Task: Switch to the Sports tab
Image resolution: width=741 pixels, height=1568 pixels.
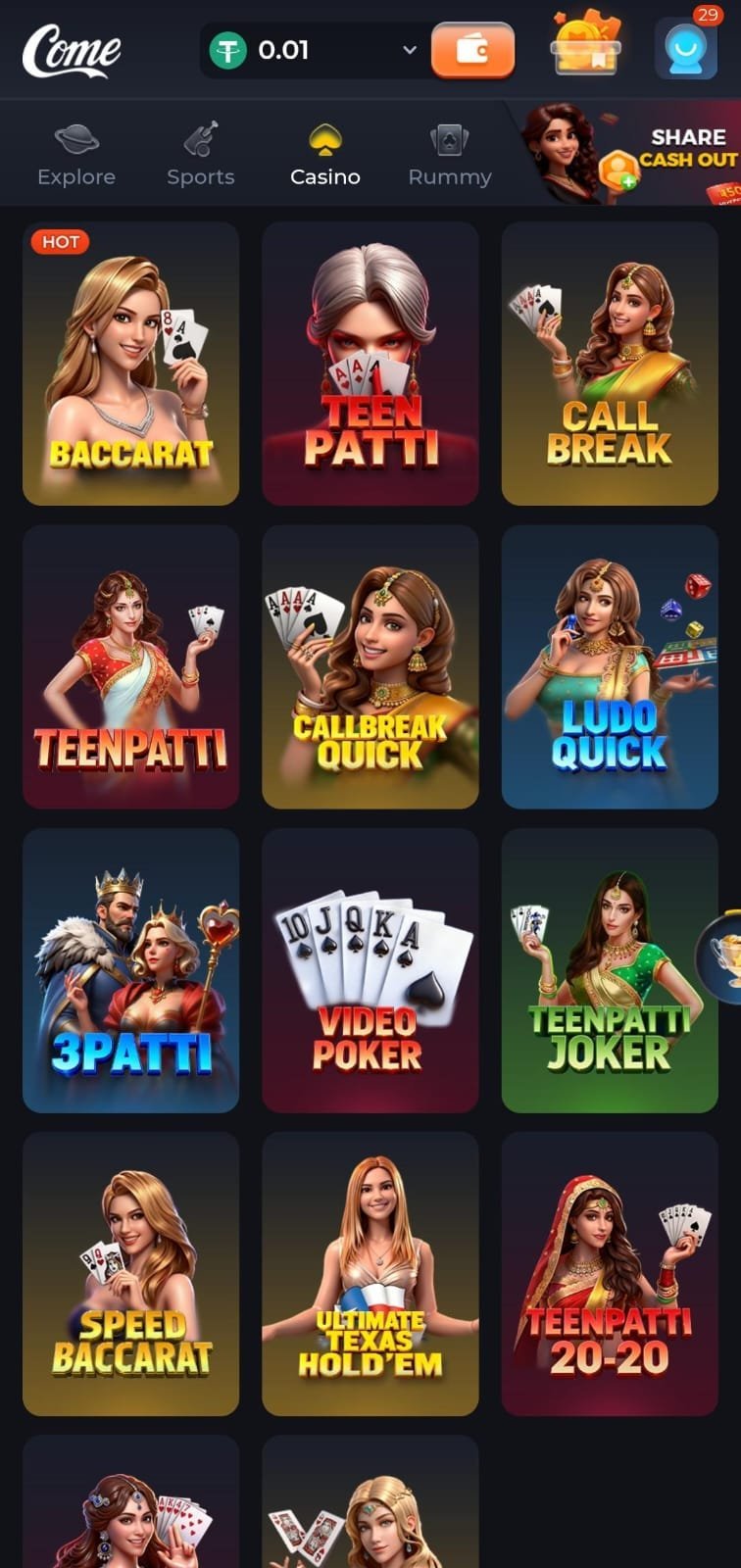Action: [201, 155]
